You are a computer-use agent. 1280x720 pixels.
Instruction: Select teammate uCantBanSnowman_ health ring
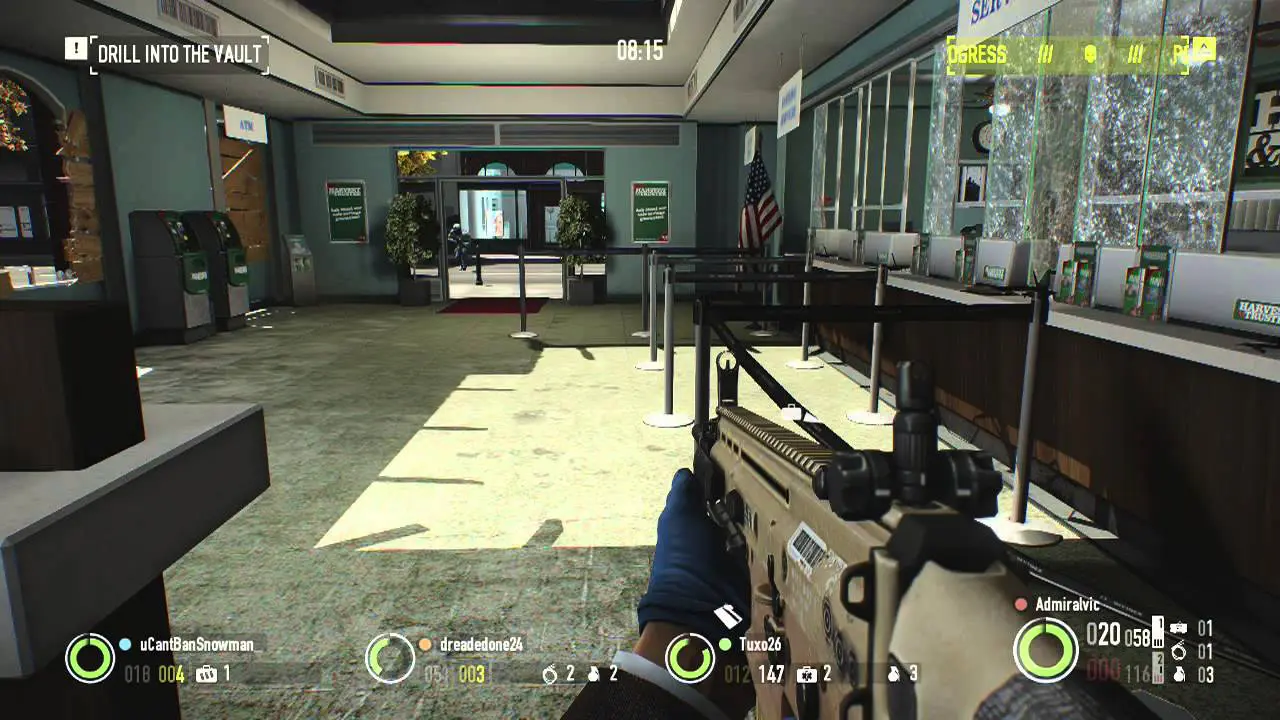pos(90,658)
